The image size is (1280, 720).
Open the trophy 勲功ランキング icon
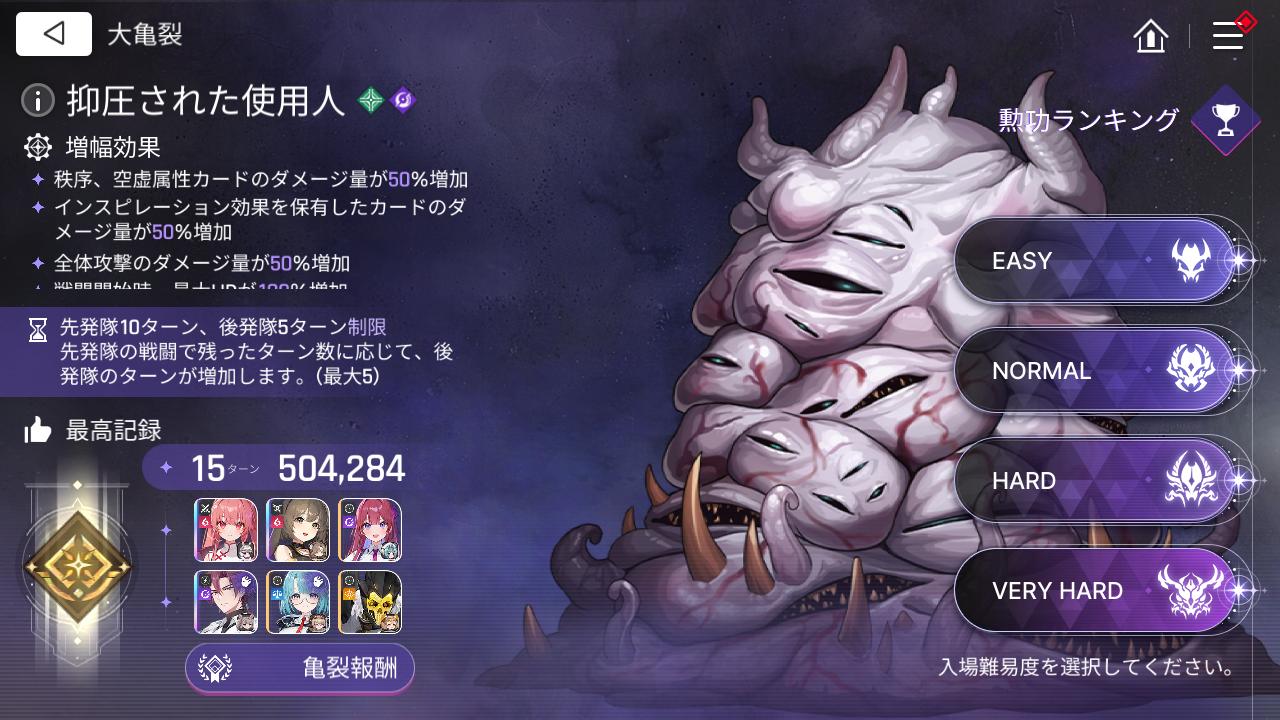1224,121
